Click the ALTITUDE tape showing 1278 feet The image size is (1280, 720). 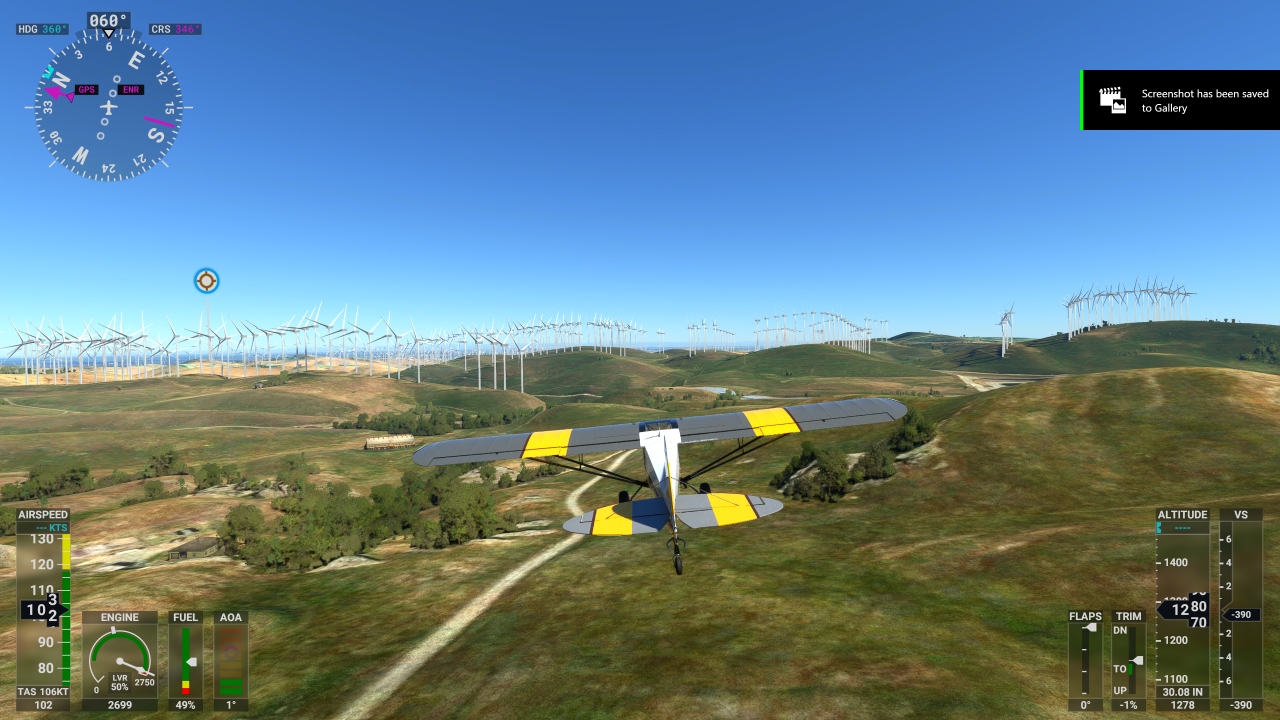[1181, 610]
